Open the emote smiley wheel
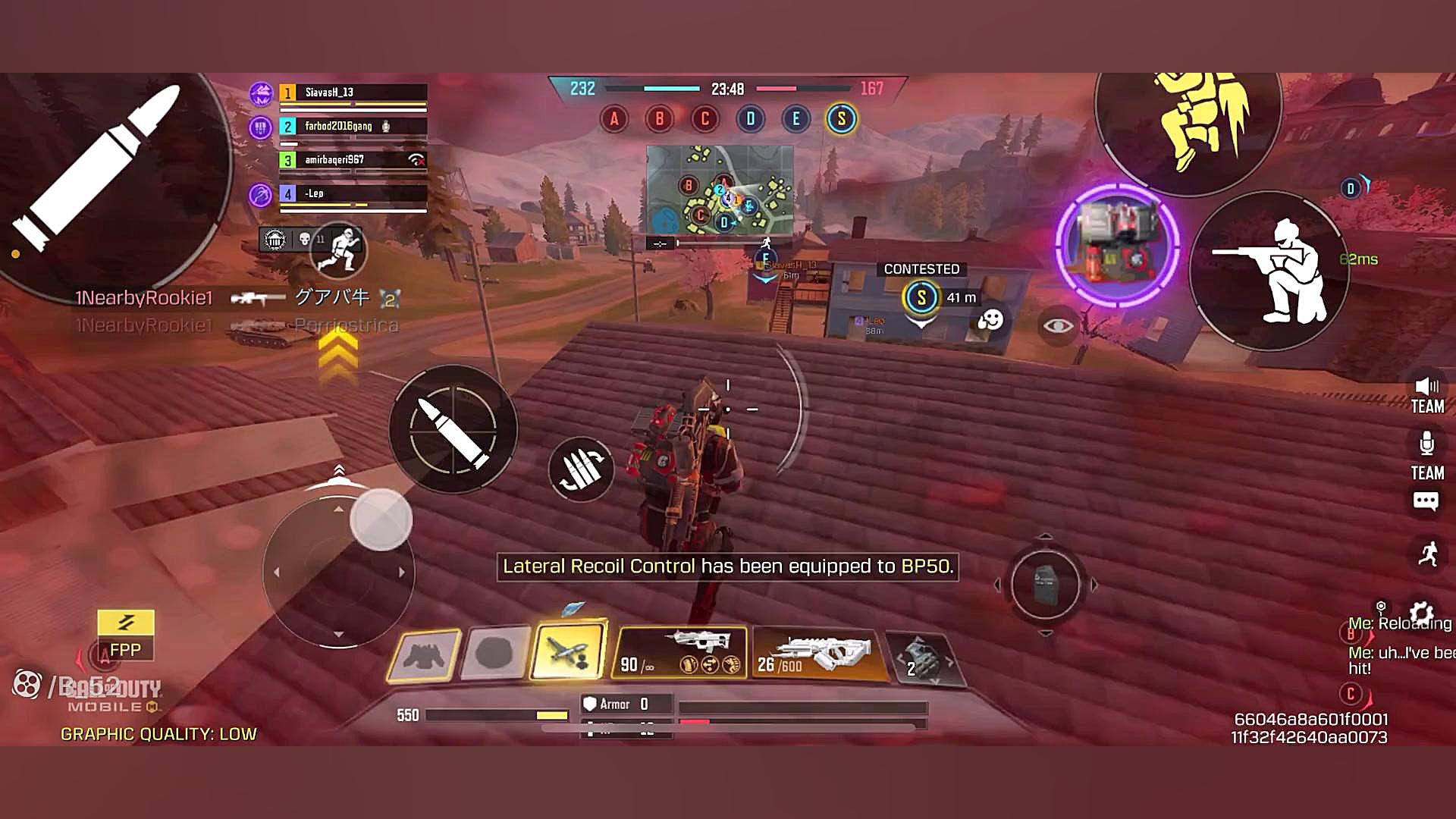Screen dimensions: 1456x819 [x=990, y=321]
